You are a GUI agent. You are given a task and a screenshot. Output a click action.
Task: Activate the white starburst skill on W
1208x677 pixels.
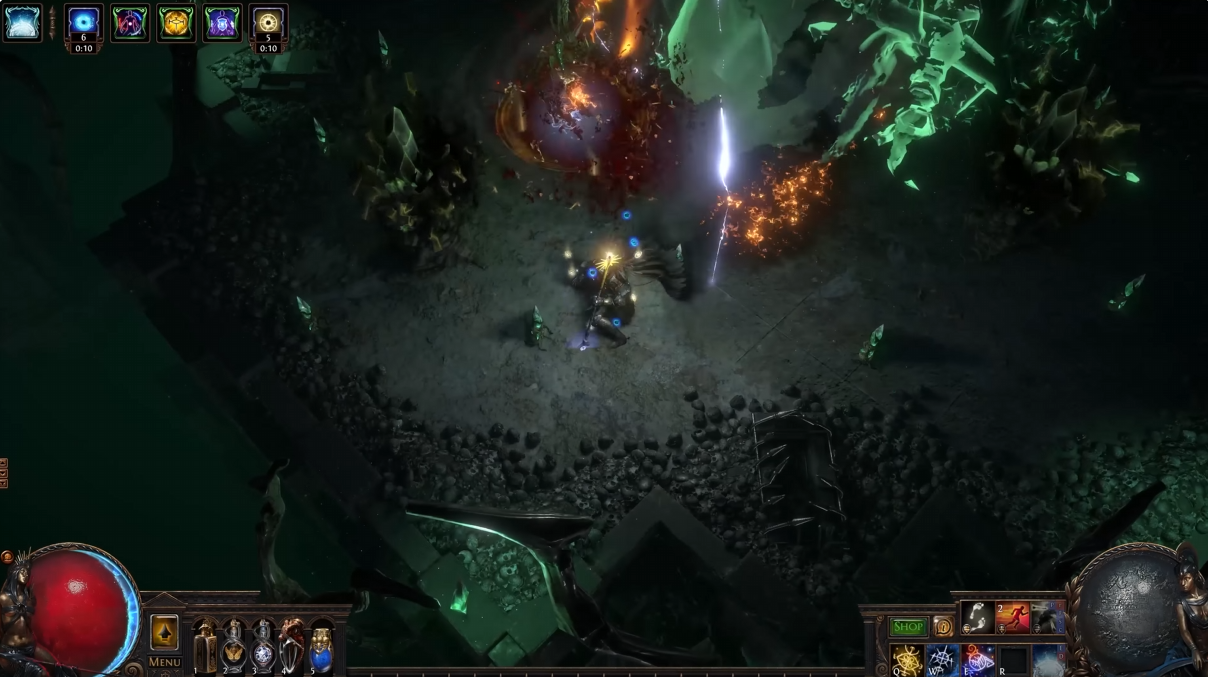(943, 660)
